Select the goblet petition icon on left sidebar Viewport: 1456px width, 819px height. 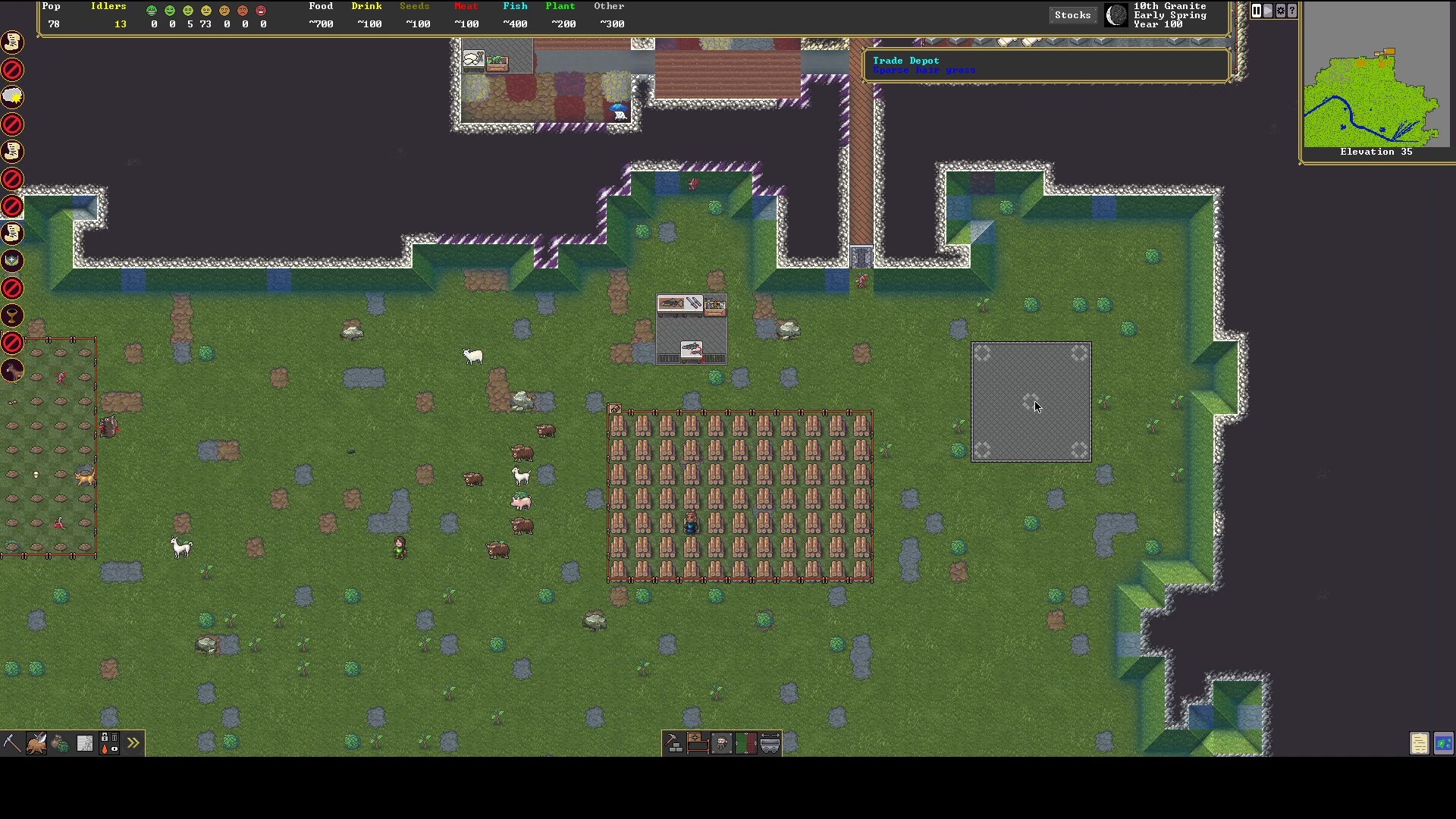(x=12, y=316)
